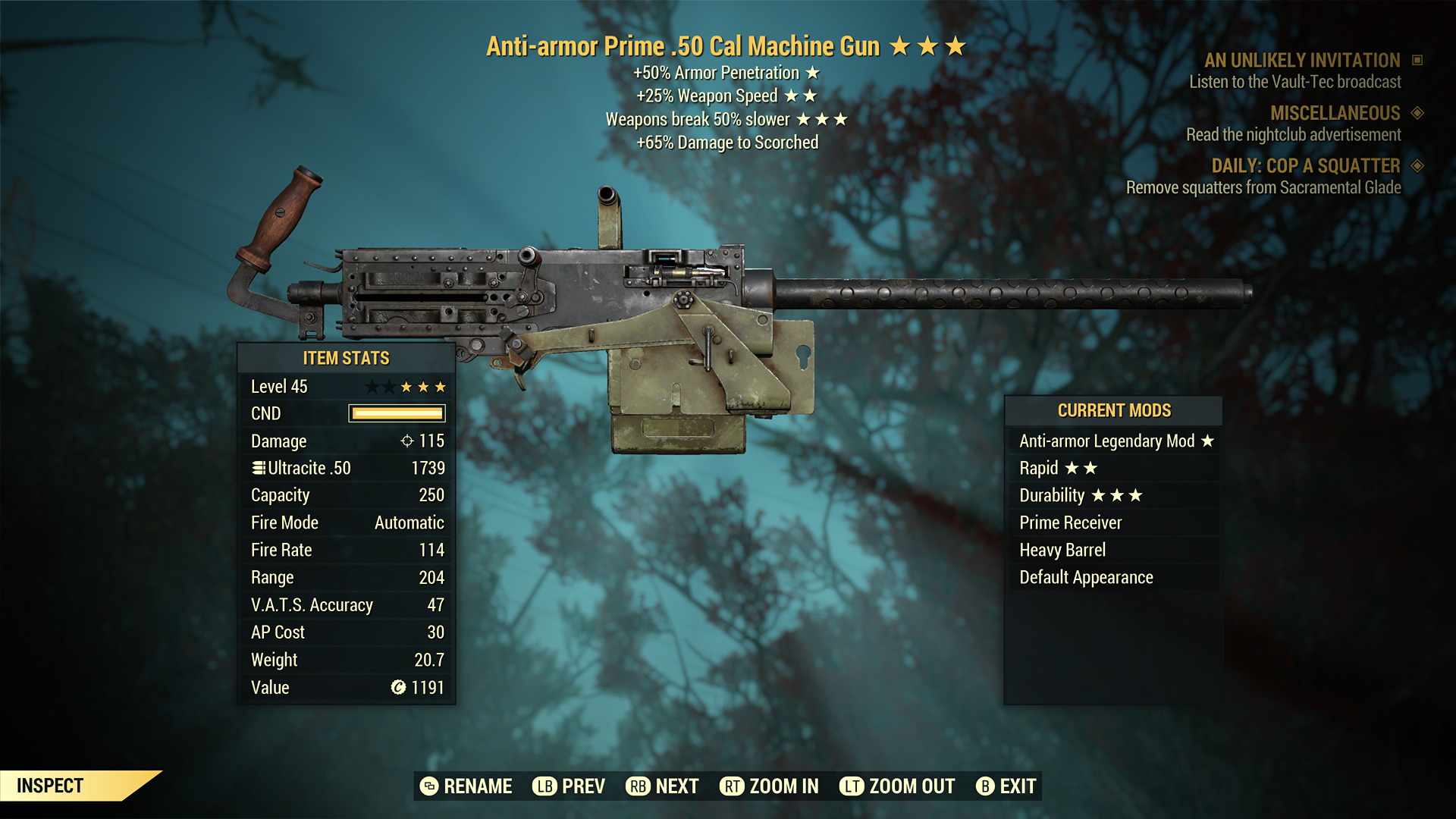Select the Durability mod entry

(x=1113, y=496)
